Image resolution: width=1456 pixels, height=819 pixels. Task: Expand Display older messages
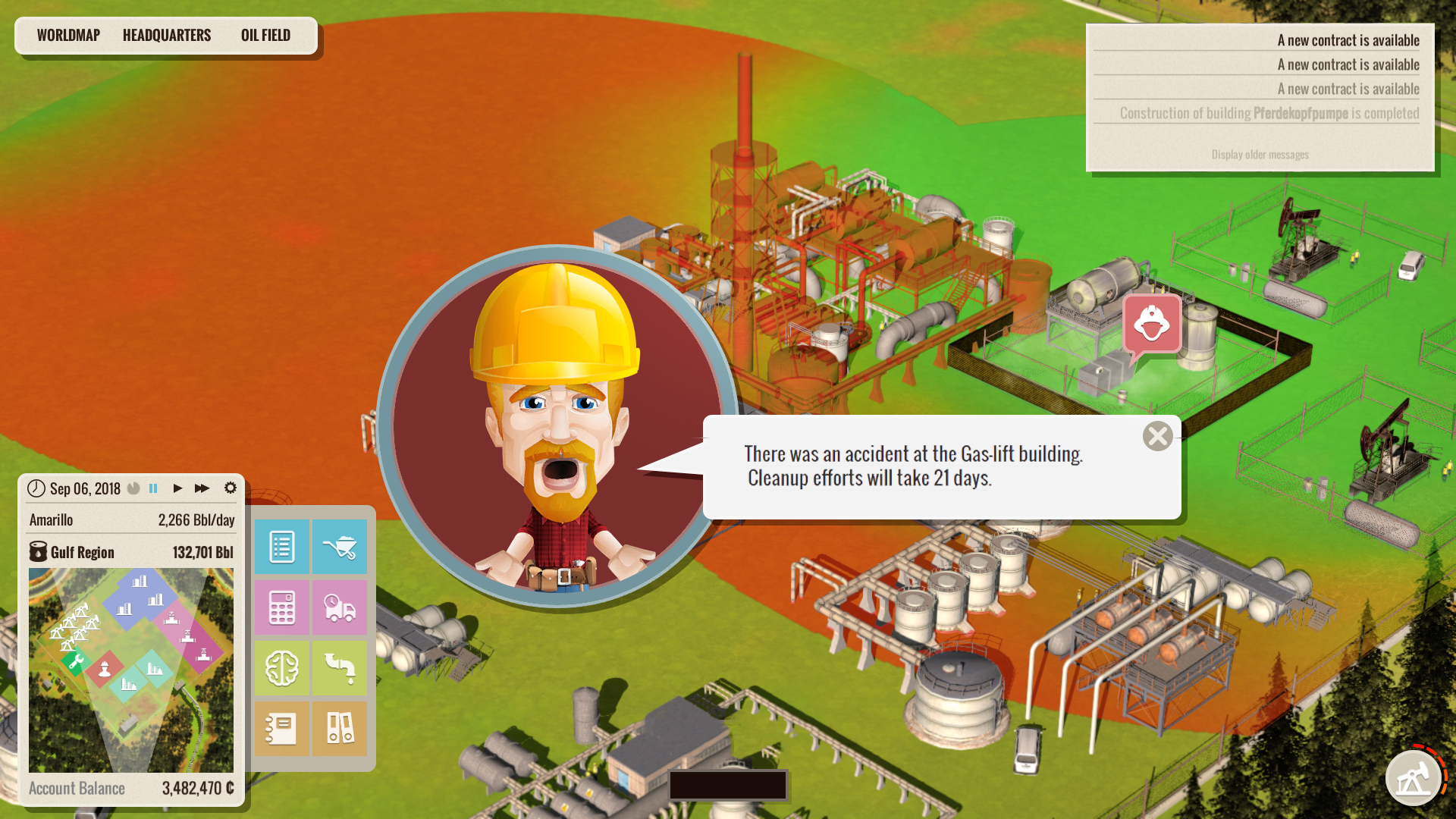click(1259, 155)
